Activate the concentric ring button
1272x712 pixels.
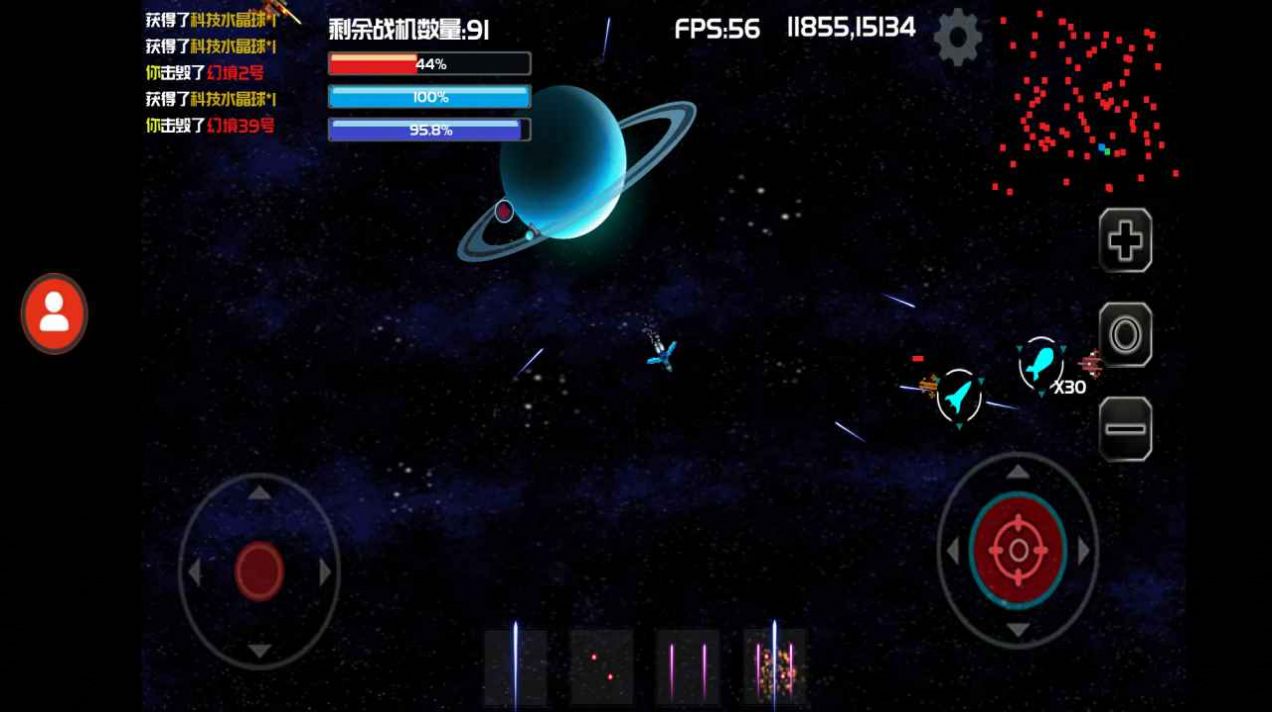(x=1125, y=335)
